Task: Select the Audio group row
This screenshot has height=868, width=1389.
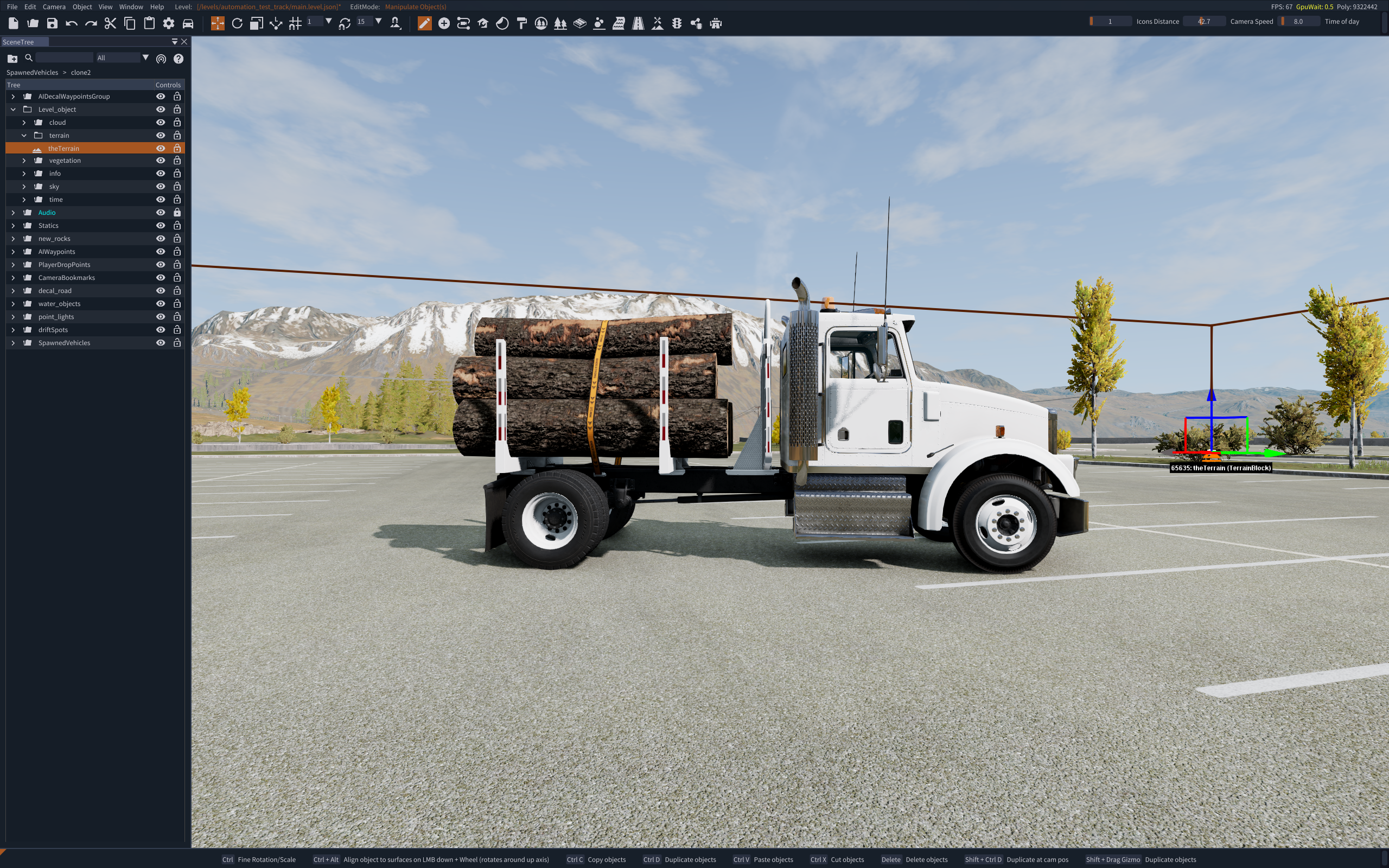Action: pyautogui.click(x=47, y=213)
